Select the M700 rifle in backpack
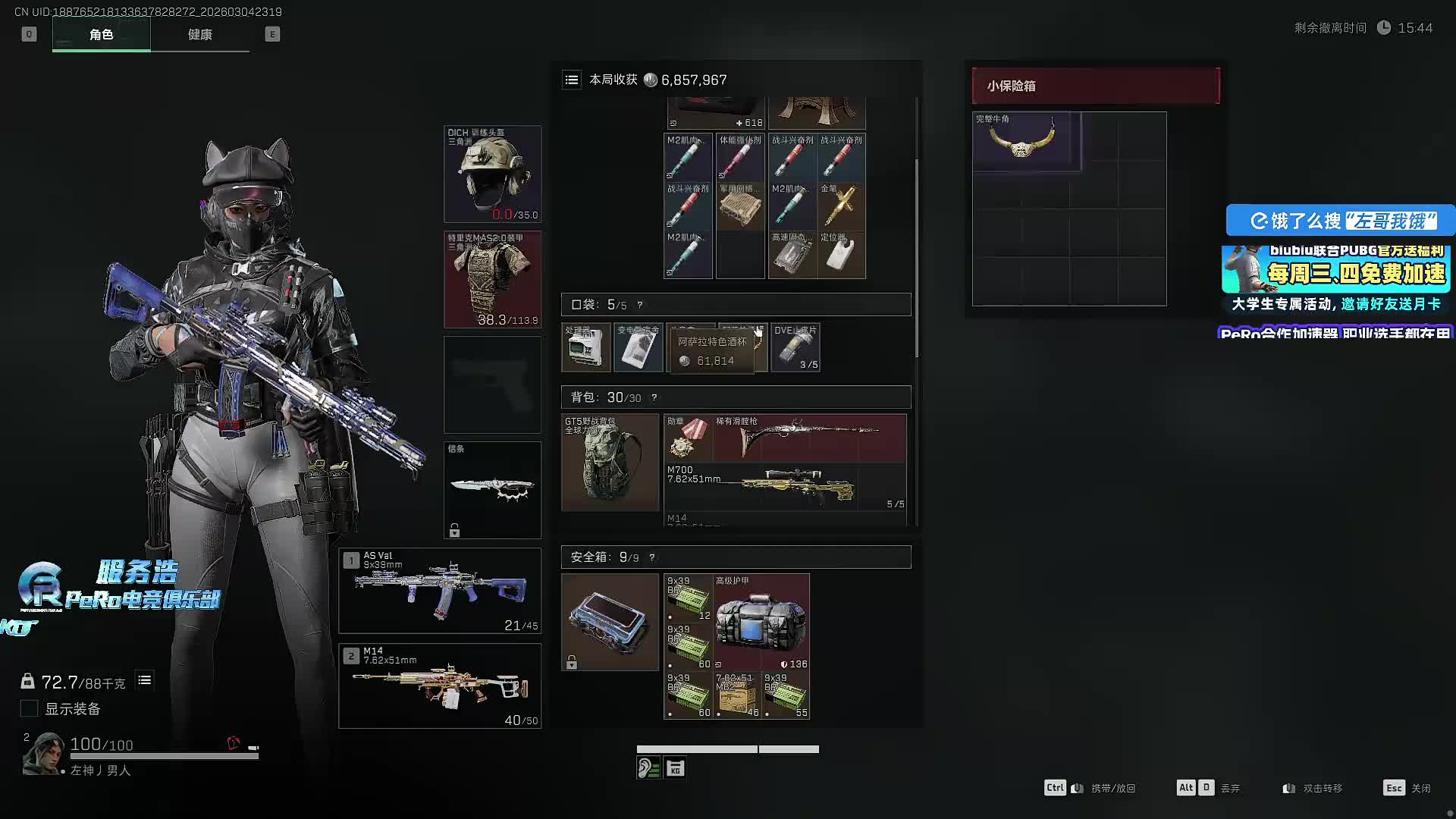The height and width of the screenshot is (819, 1456). [x=786, y=486]
